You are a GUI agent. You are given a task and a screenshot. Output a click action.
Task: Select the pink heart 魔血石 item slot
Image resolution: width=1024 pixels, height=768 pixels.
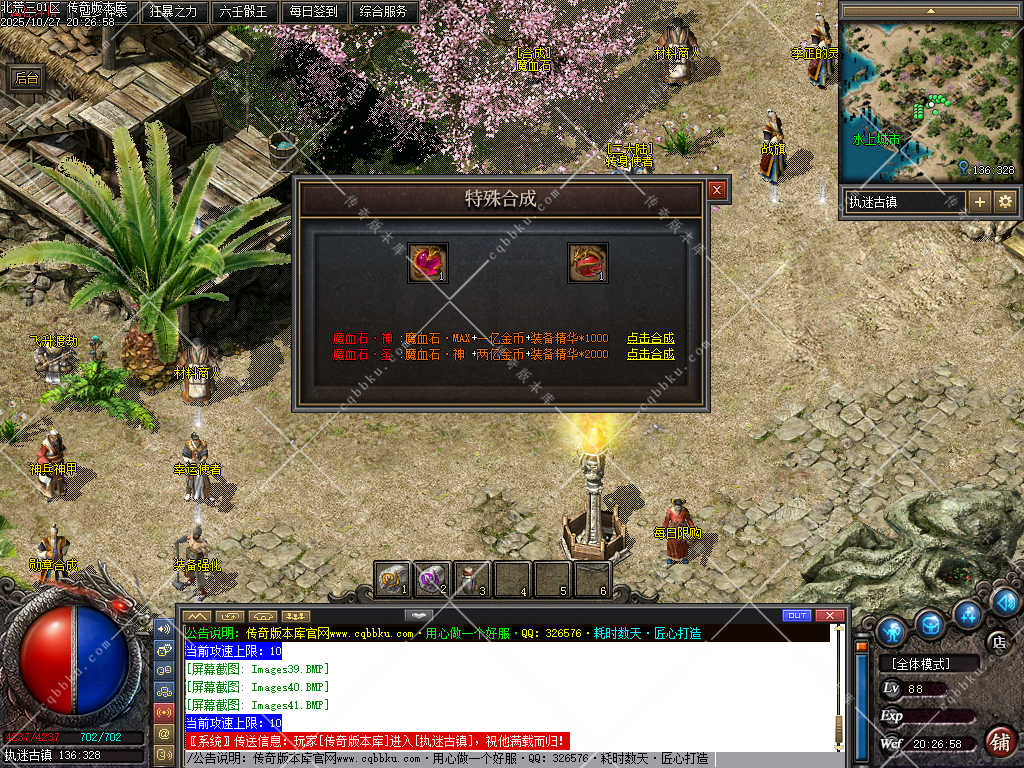tap(428, 263)
